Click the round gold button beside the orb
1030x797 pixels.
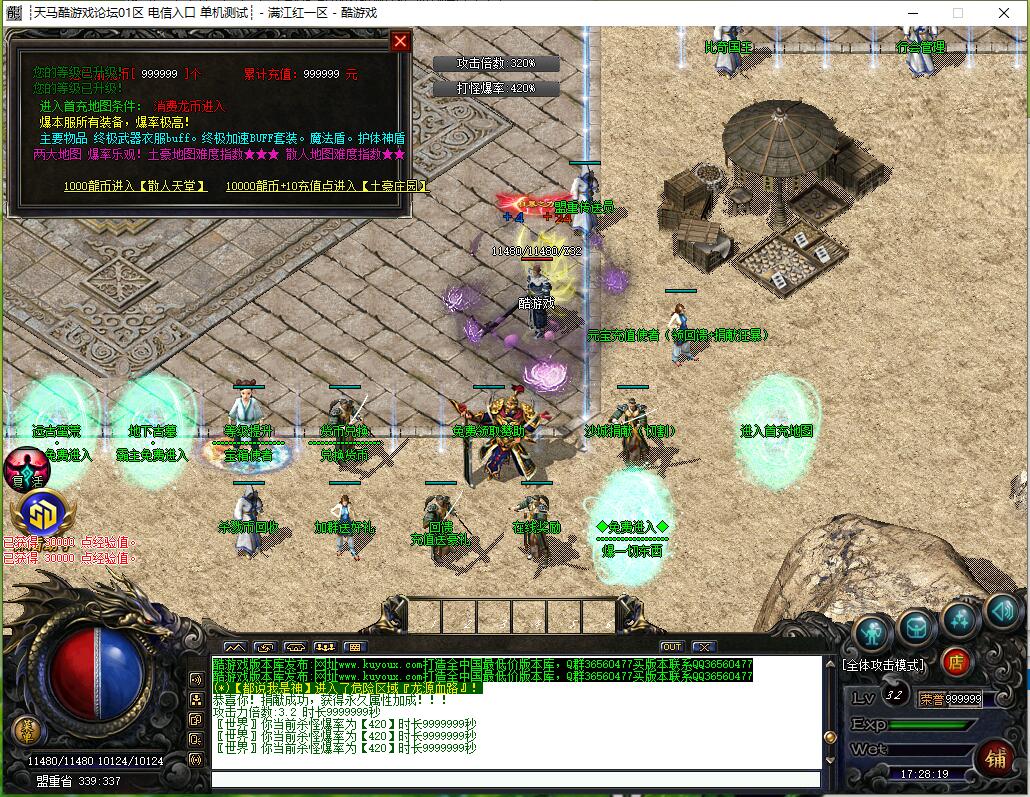point(27,730)
